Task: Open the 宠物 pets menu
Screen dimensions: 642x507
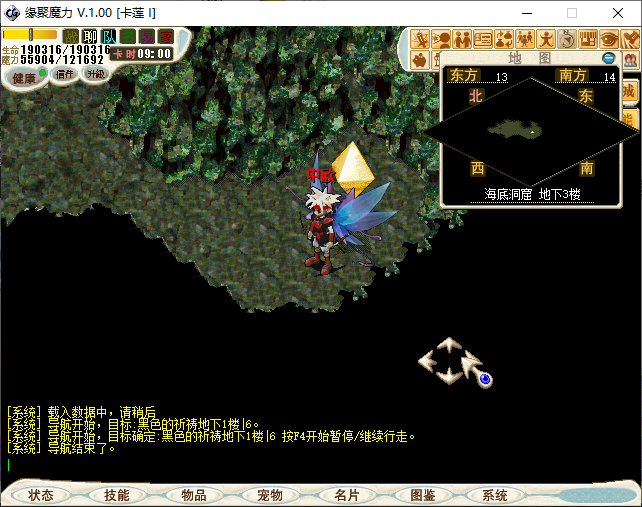Action: [x=270, y=495]
